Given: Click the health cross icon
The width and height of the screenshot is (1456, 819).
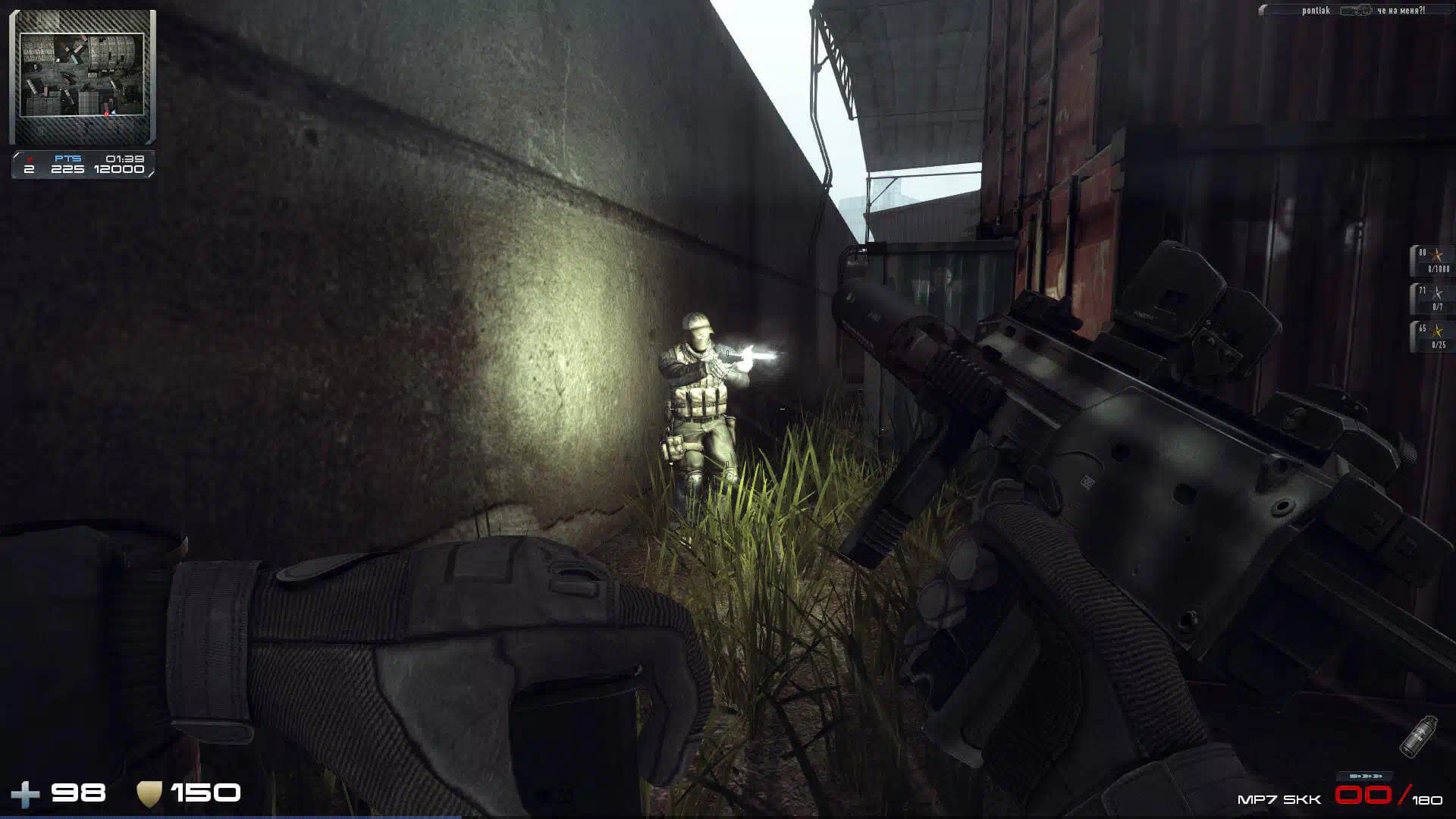Looking at the screenshot, I should coord(25,795).
